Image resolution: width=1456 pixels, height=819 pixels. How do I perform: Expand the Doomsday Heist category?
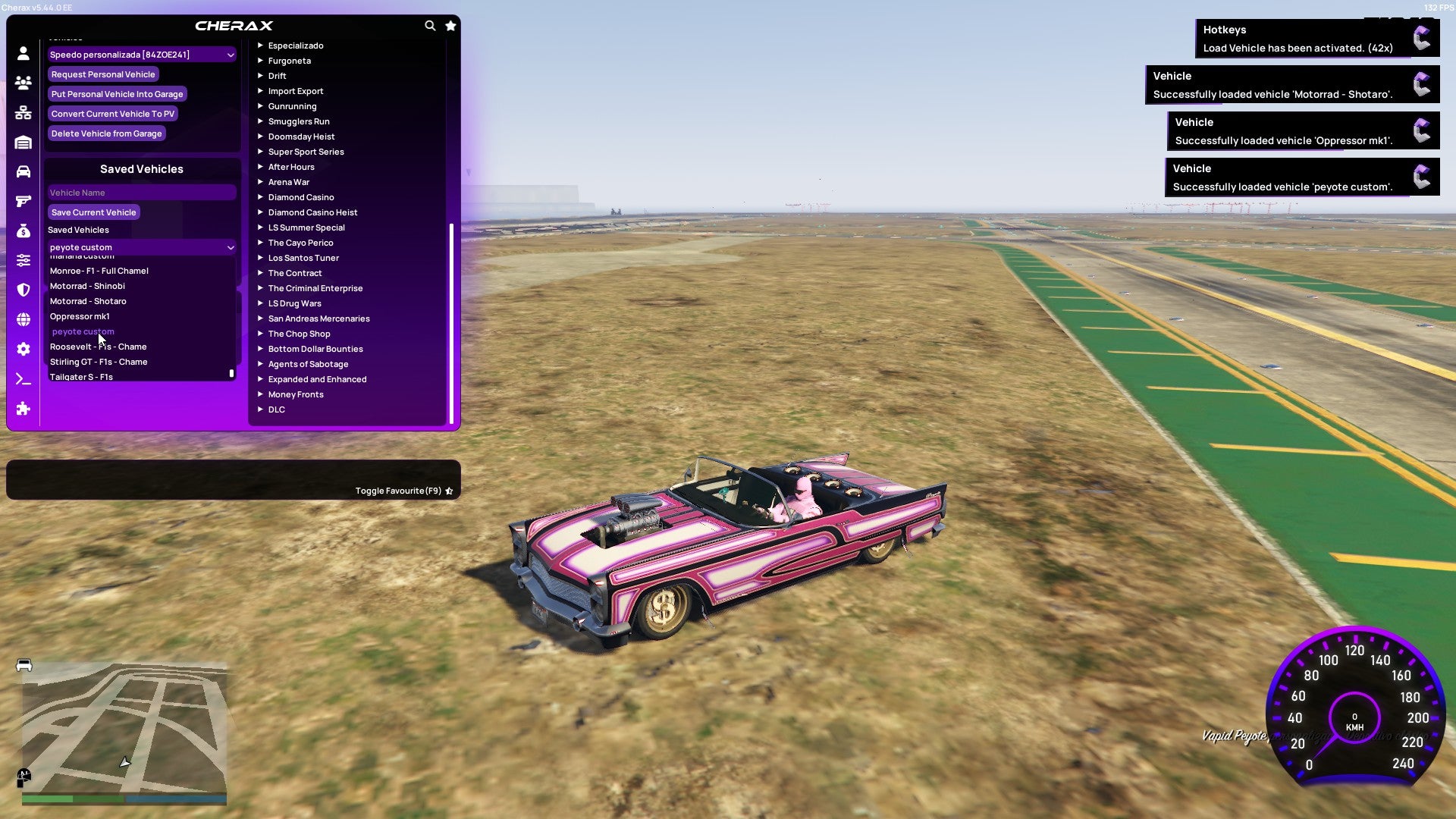[301, 136]
